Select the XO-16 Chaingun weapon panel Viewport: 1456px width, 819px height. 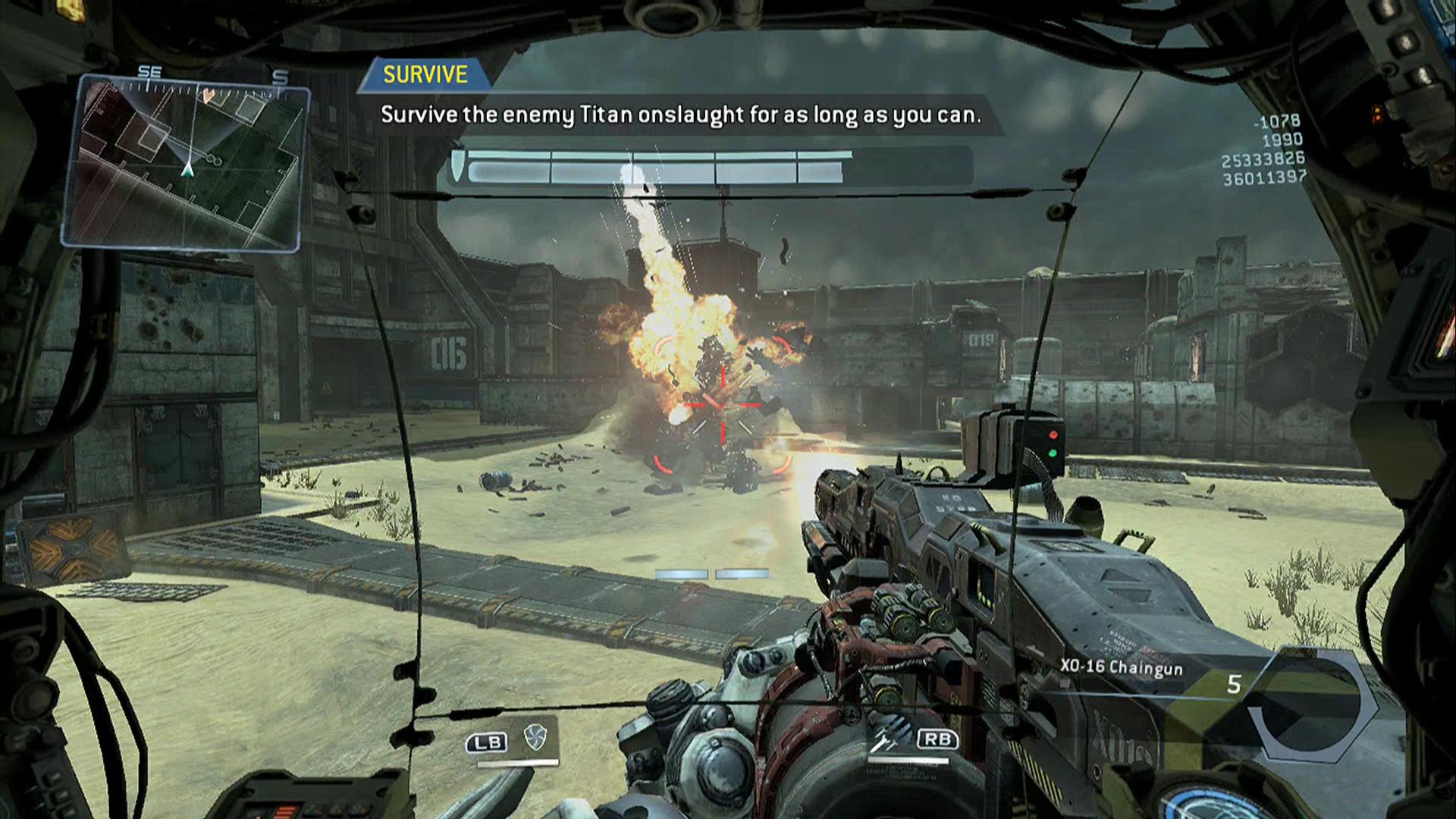click(1122, 668)
